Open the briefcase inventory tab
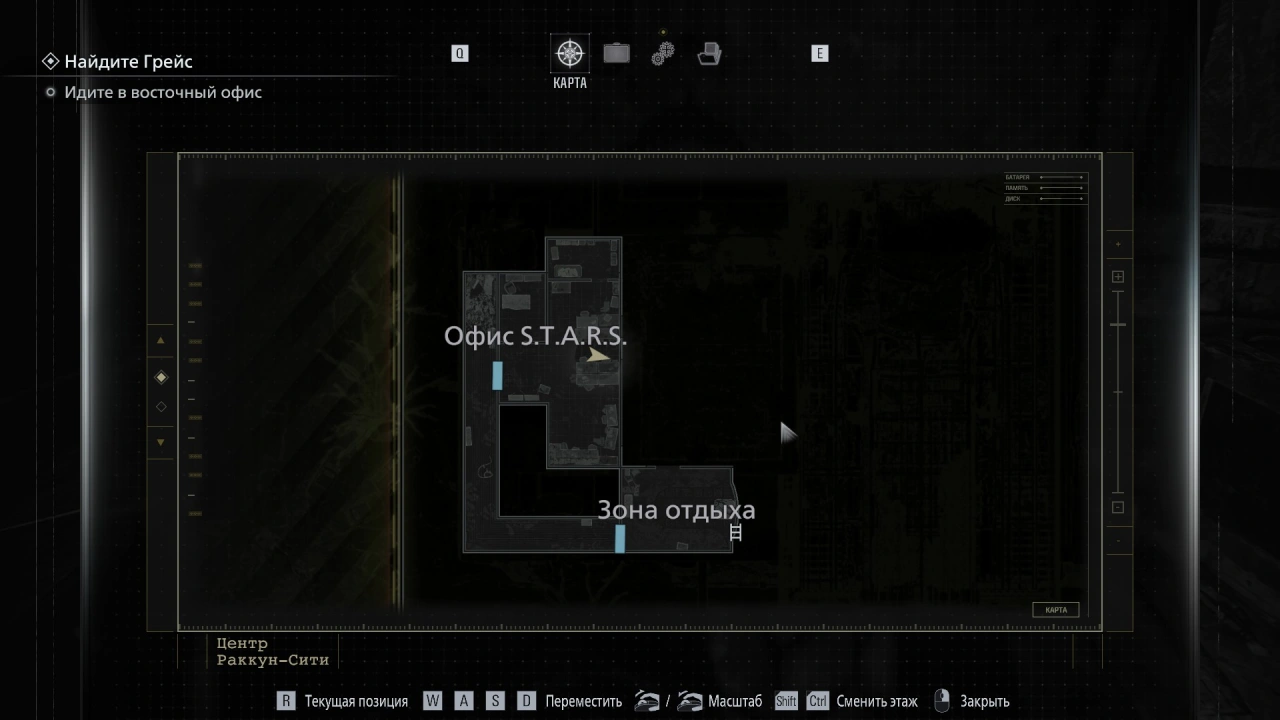This screenshot has height=720, width=1280. (x=616, y=53)
